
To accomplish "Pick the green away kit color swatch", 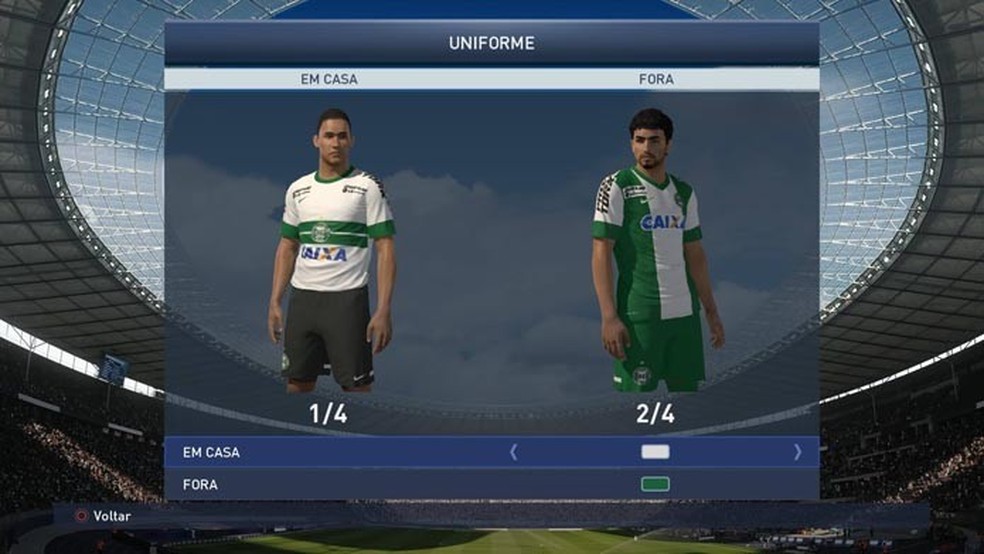I will pyautogui.click(x=655, y=485).
